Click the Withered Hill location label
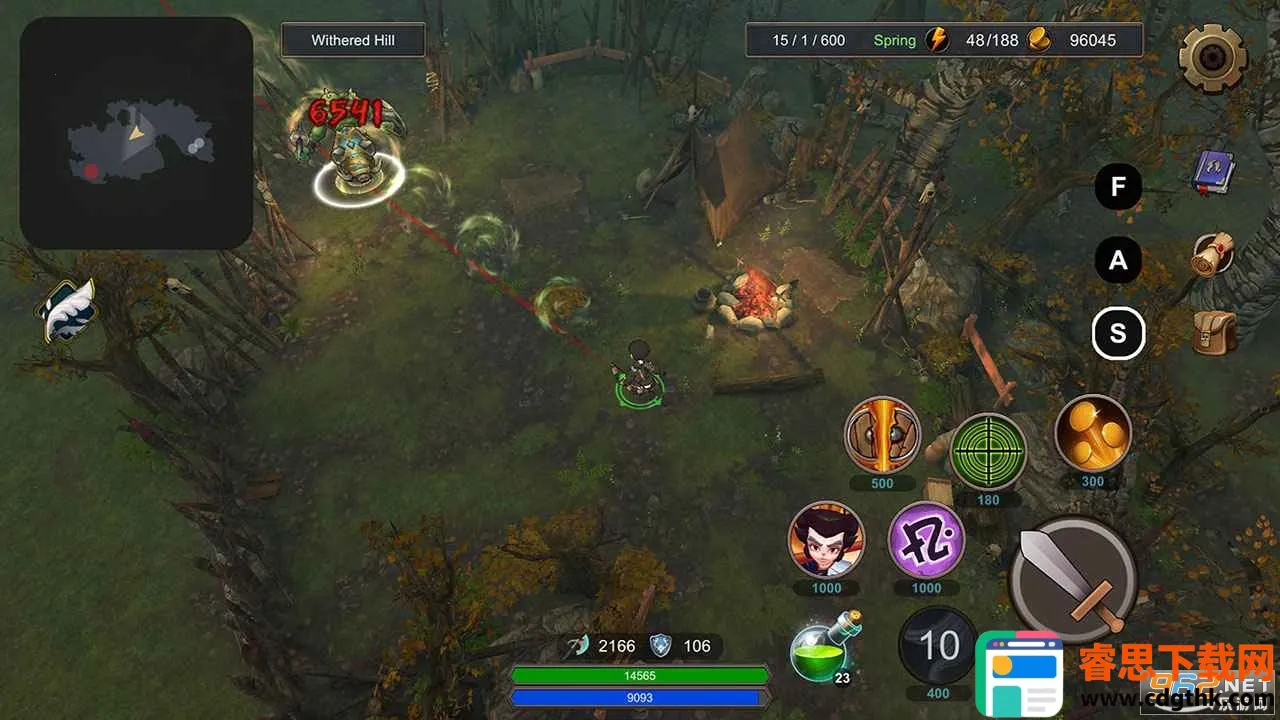The height and width of the screenshot is (720, 1280). (353, 41)
